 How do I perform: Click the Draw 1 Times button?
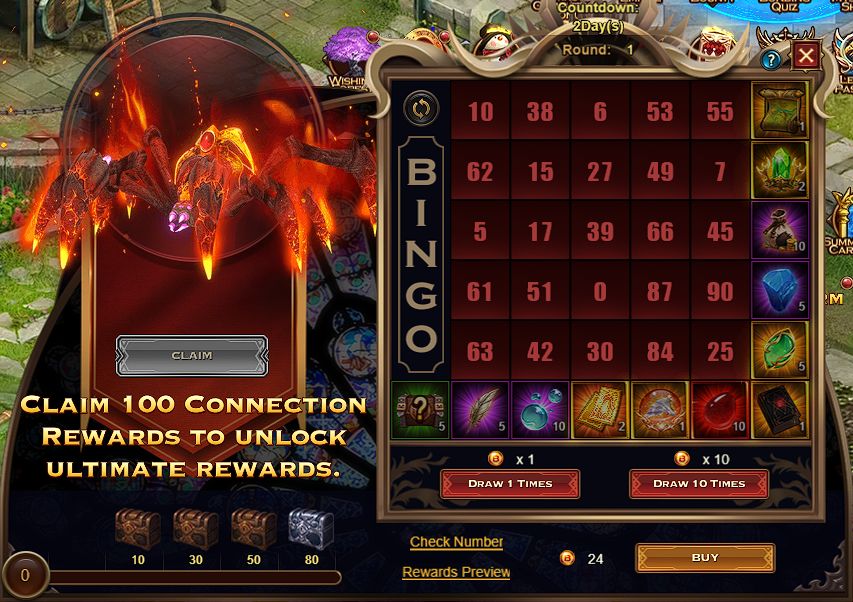(x=510, y=484)
